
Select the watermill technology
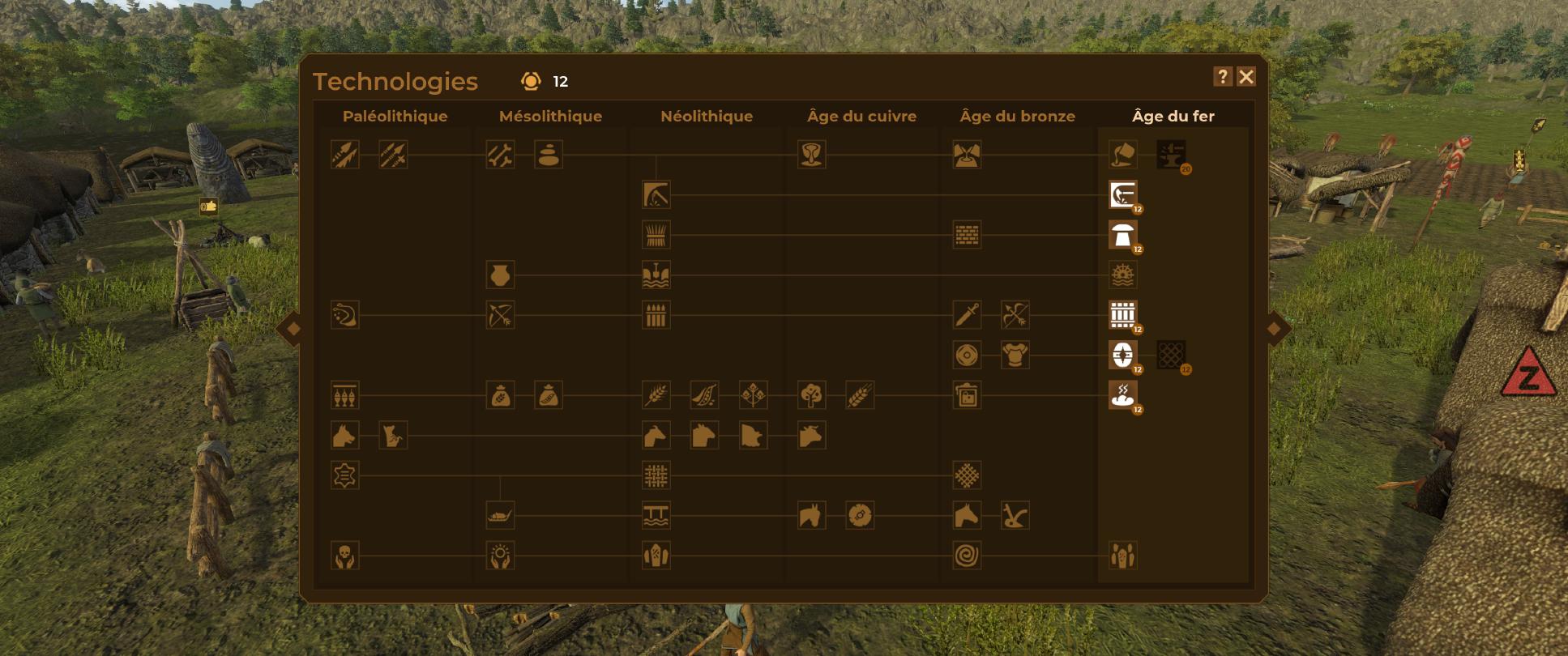[1122, 275]
